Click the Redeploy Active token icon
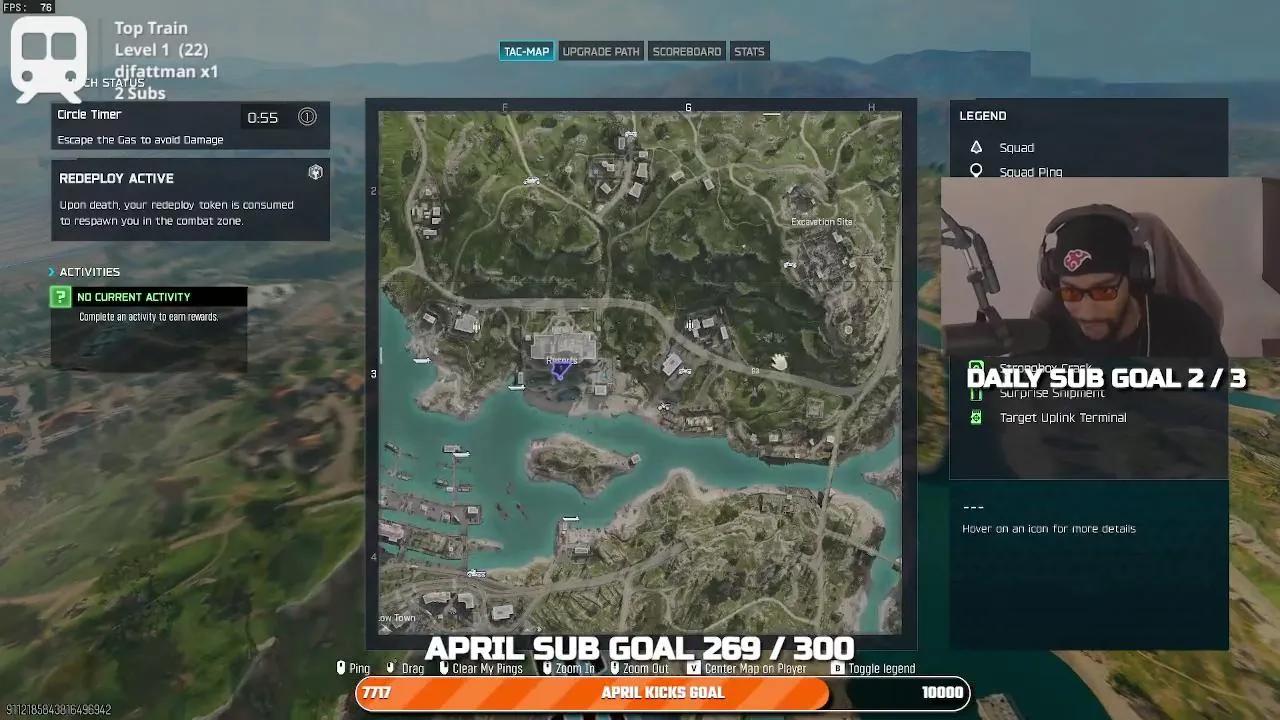 click(316, 172)
